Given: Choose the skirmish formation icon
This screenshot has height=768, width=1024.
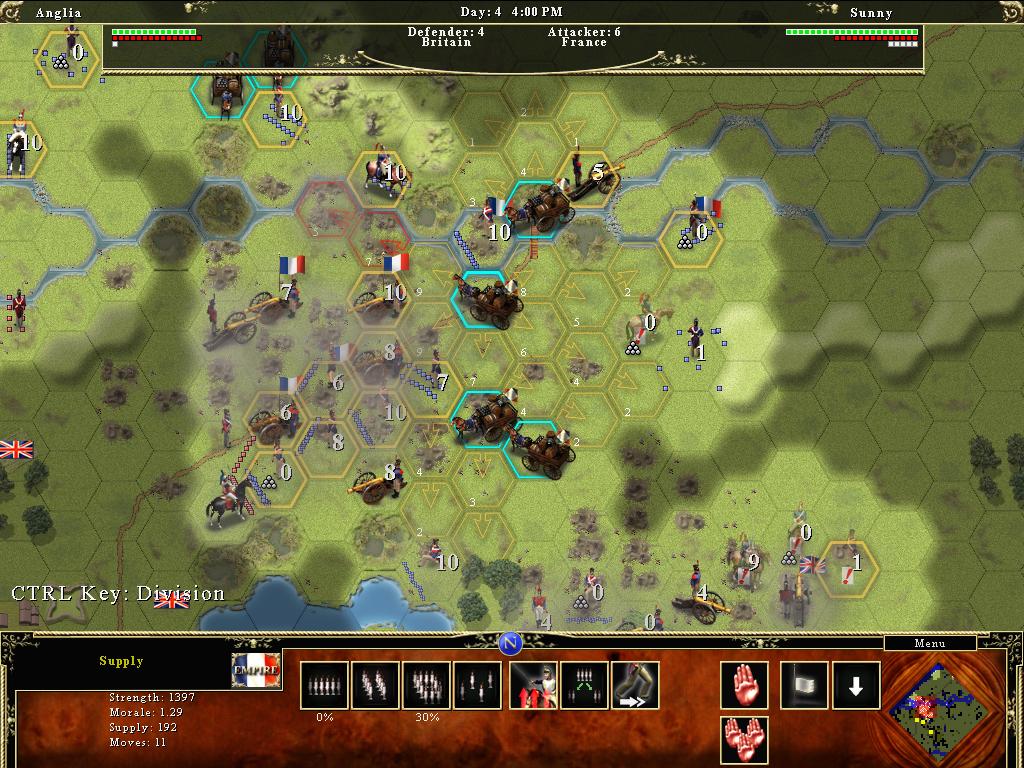Looking at the screenshot, I should (477, 685).
